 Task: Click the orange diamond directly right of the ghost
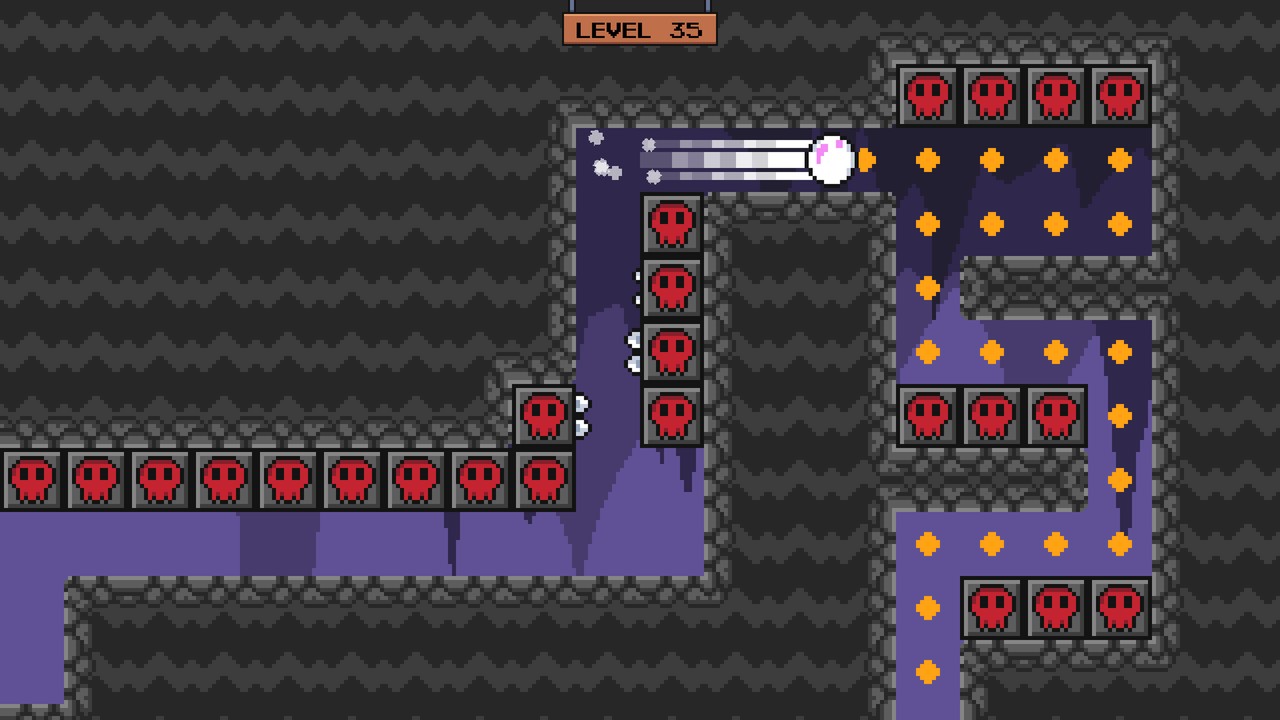coord(866,157)
